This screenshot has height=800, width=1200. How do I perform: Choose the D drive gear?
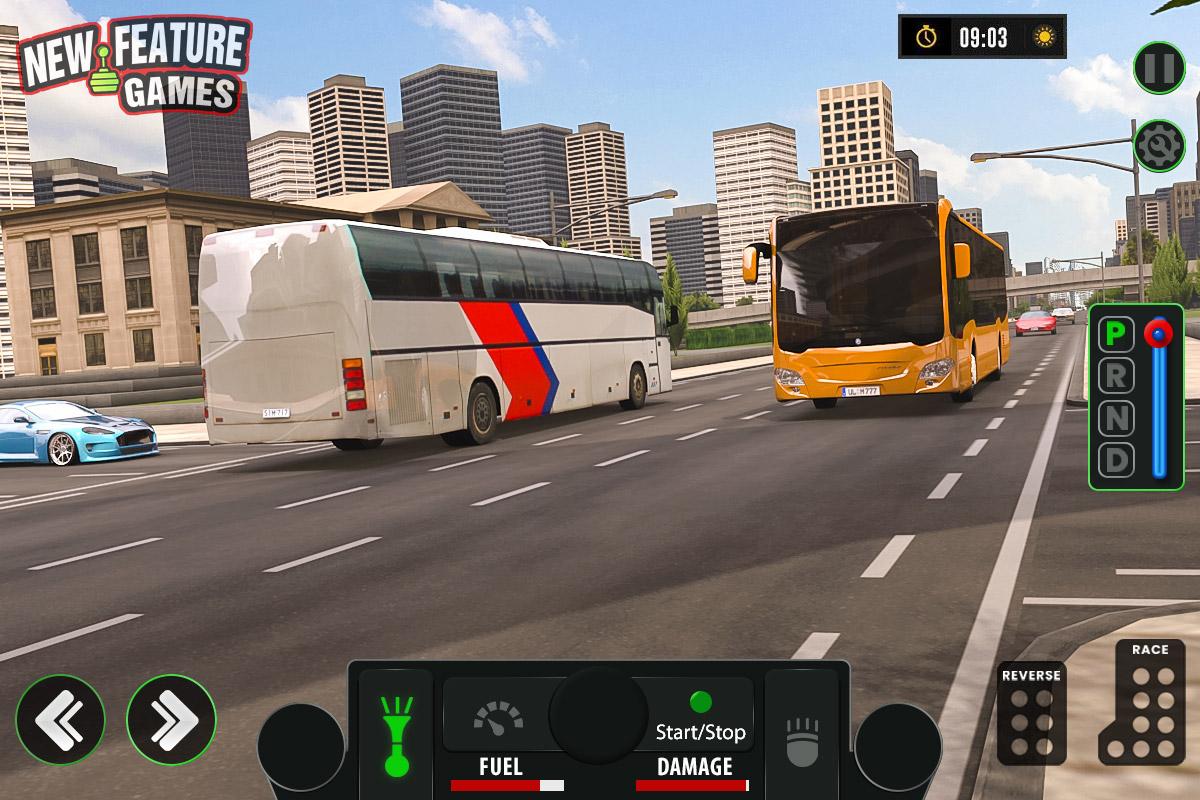pyautogui.click(x=1116, y=461)
